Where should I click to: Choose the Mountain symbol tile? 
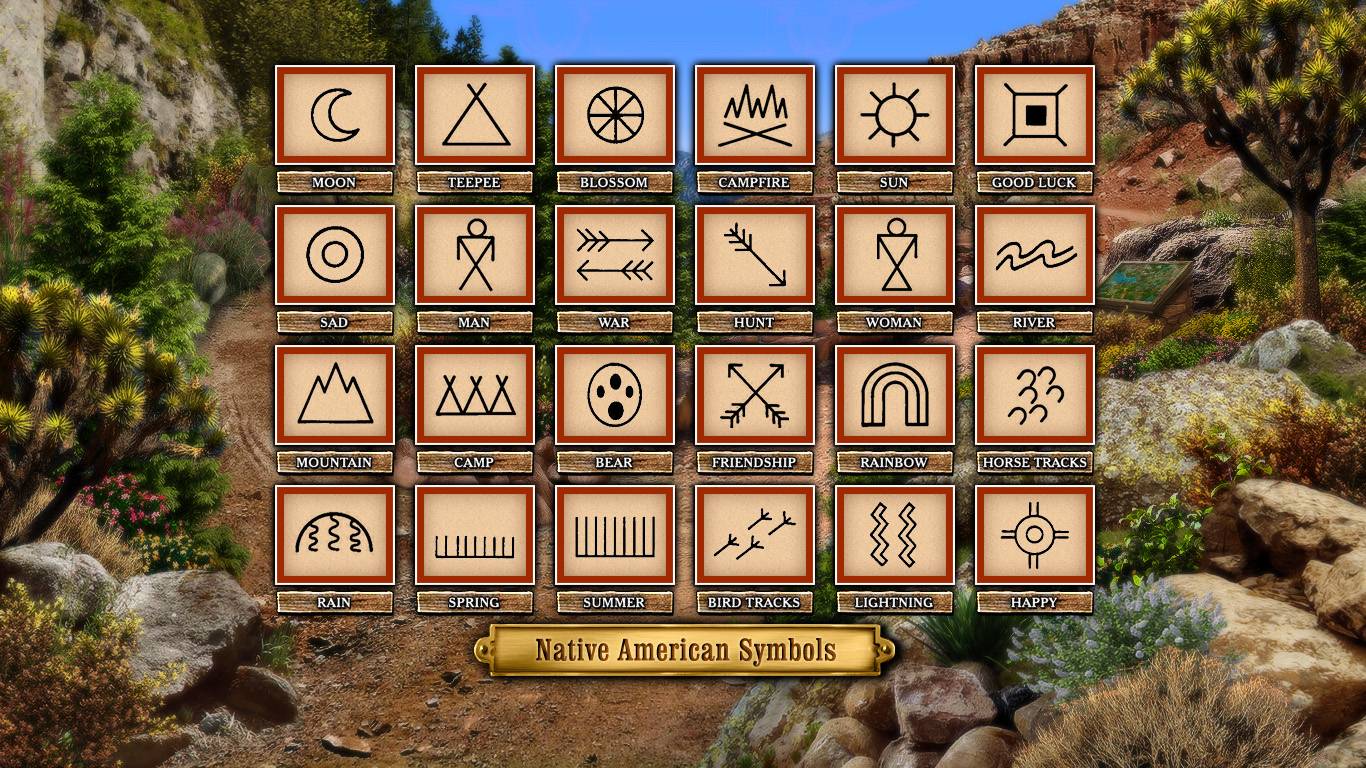click(x=335, y=395)
